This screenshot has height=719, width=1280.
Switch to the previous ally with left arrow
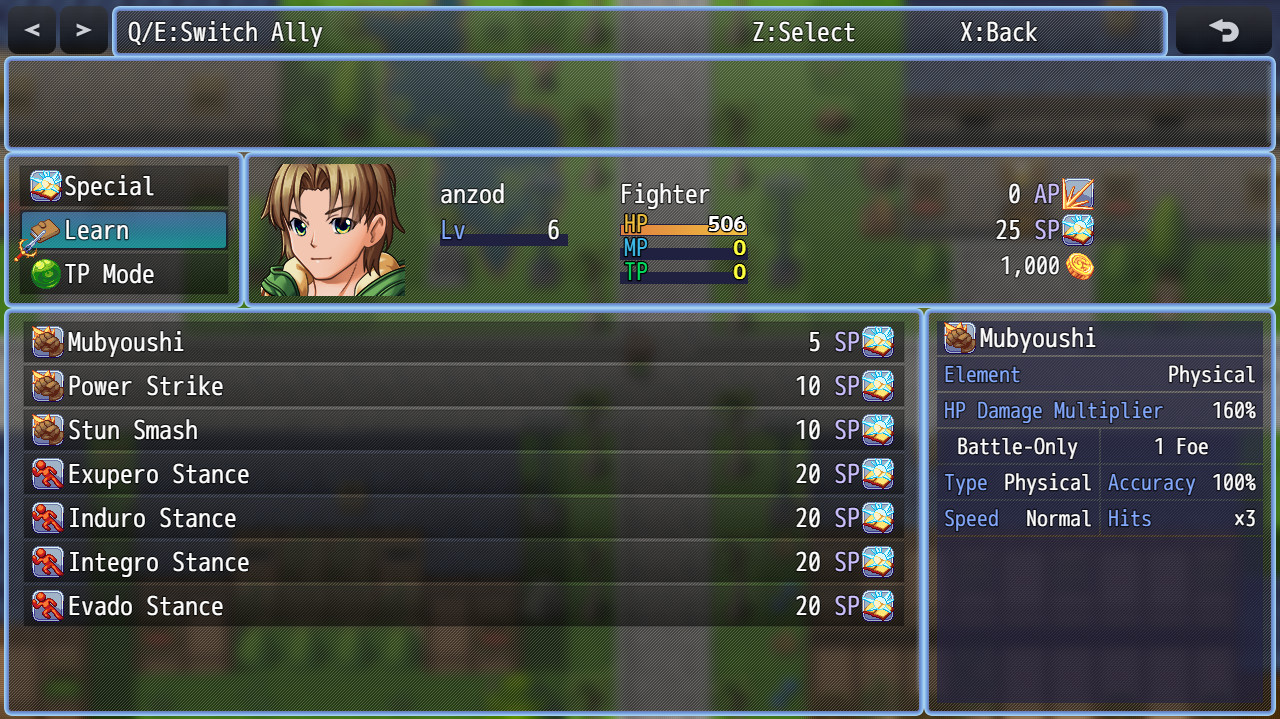[x=32, y=31]
